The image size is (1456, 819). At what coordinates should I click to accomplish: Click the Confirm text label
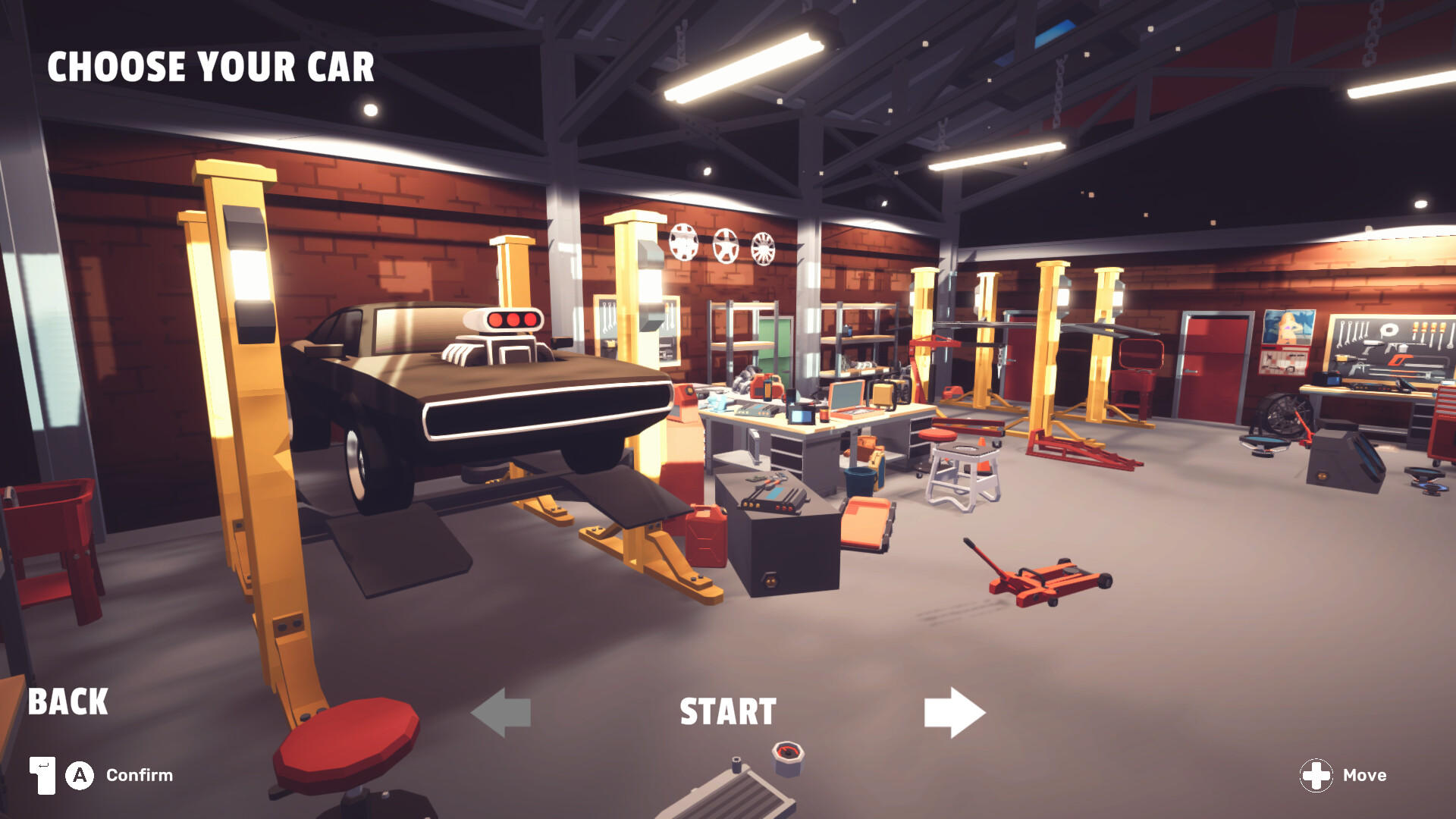point(140,775)
